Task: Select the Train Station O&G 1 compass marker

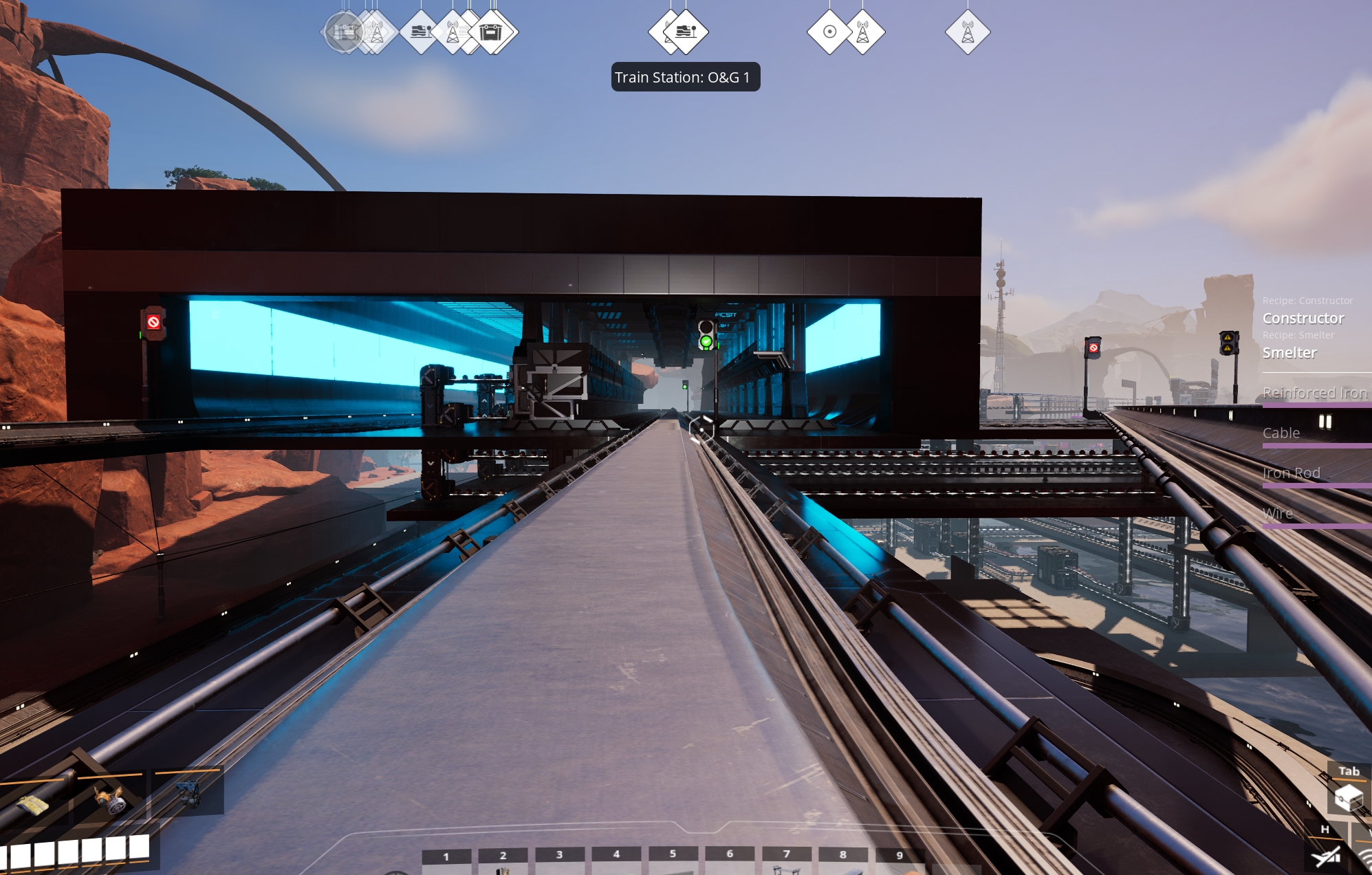Action: point(686,32)
